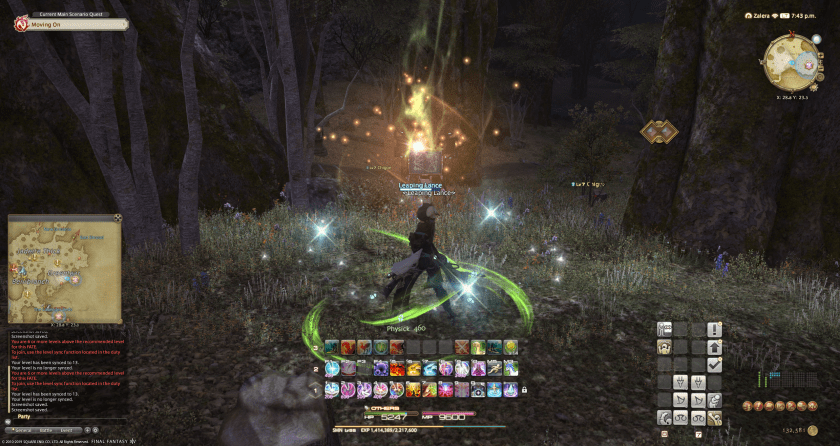Click the up arrow menu icon

pos(714,347)
